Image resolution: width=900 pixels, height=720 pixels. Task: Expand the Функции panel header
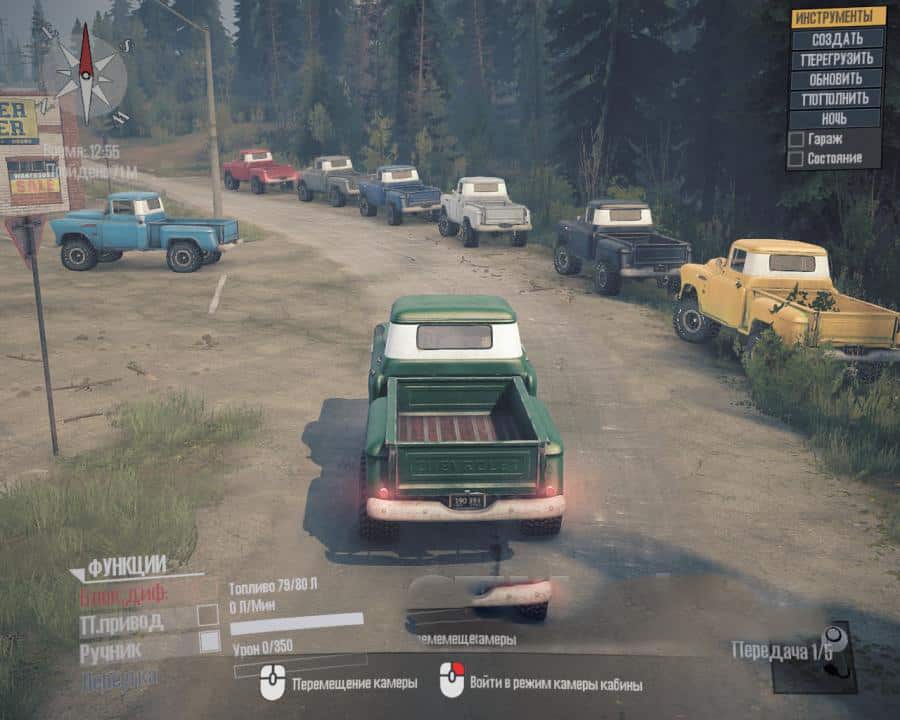point(125,568)
